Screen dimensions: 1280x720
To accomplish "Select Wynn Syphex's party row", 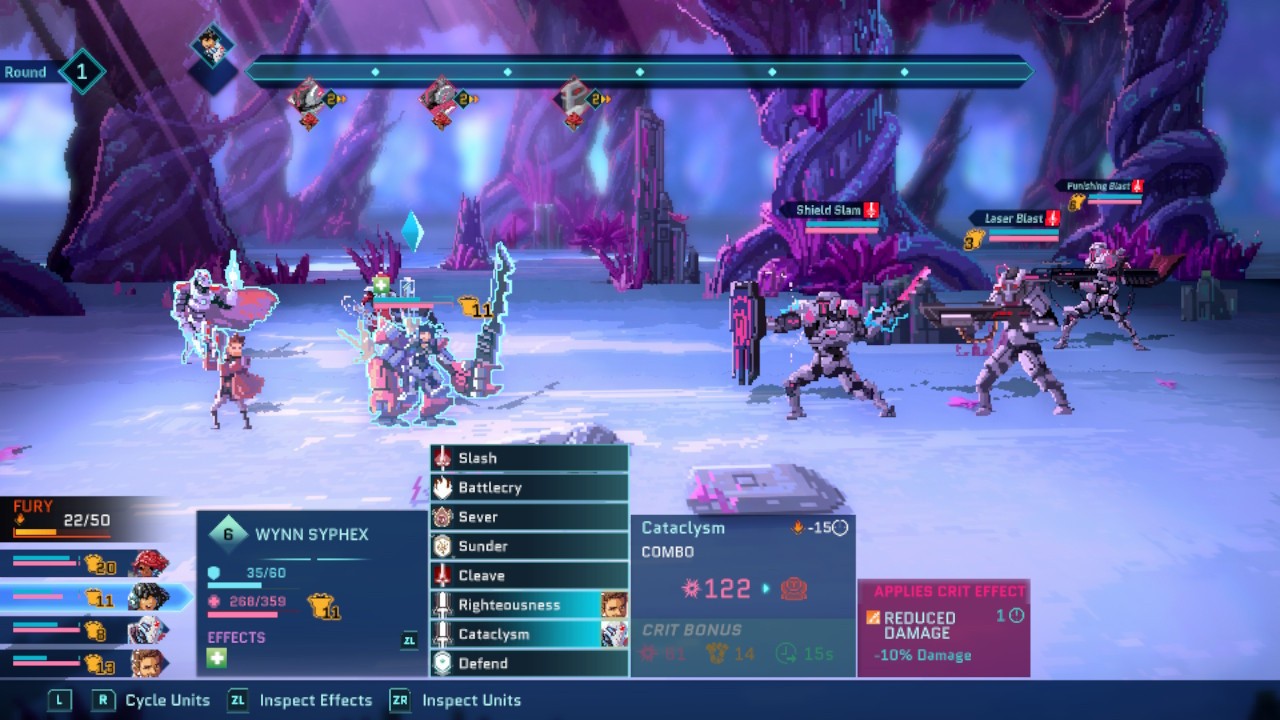I will click(95, 598).
